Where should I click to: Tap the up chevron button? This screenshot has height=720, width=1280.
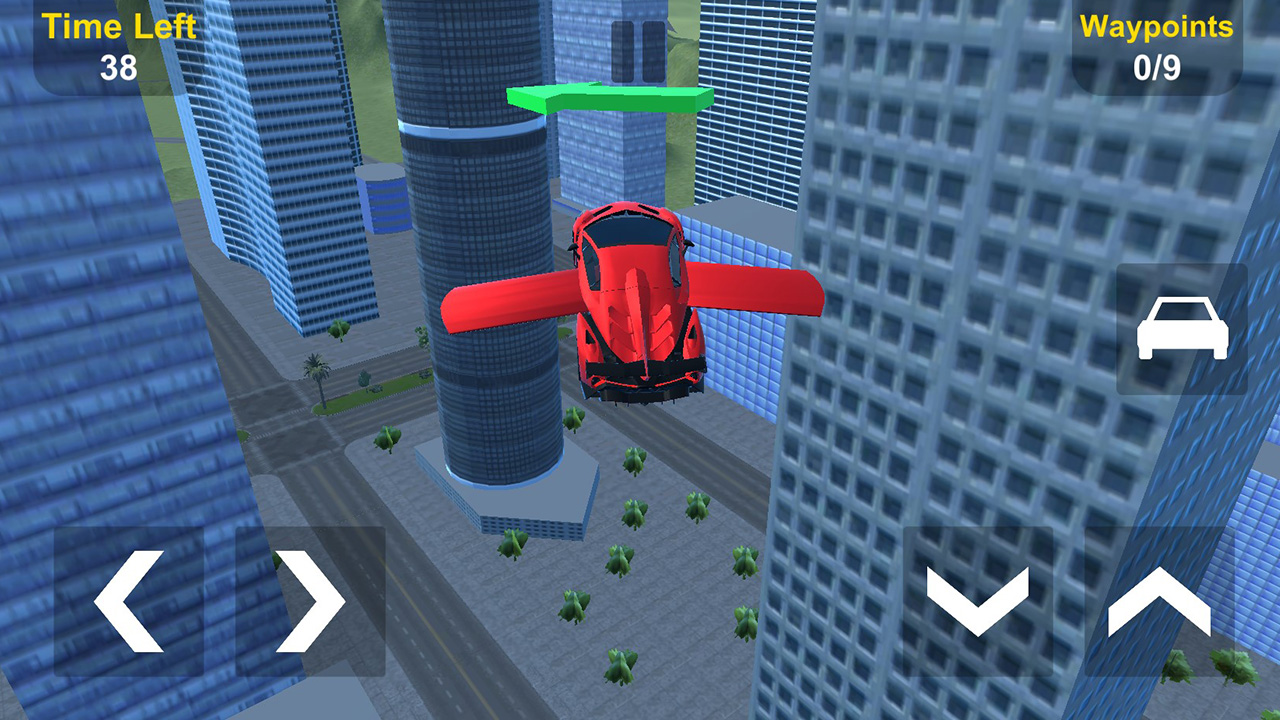pos(1159,601)
